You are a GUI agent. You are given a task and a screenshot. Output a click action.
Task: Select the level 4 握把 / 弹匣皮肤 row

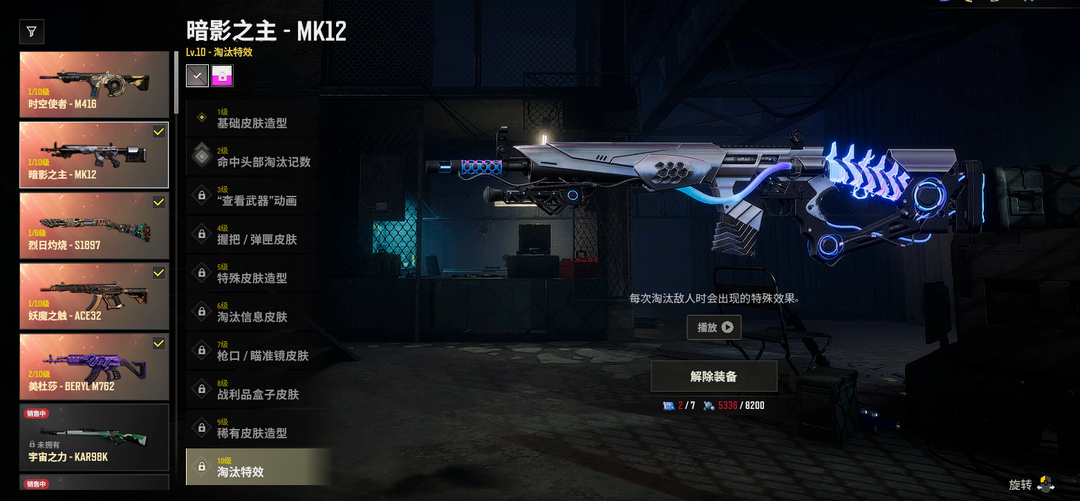tap(258, 236)
